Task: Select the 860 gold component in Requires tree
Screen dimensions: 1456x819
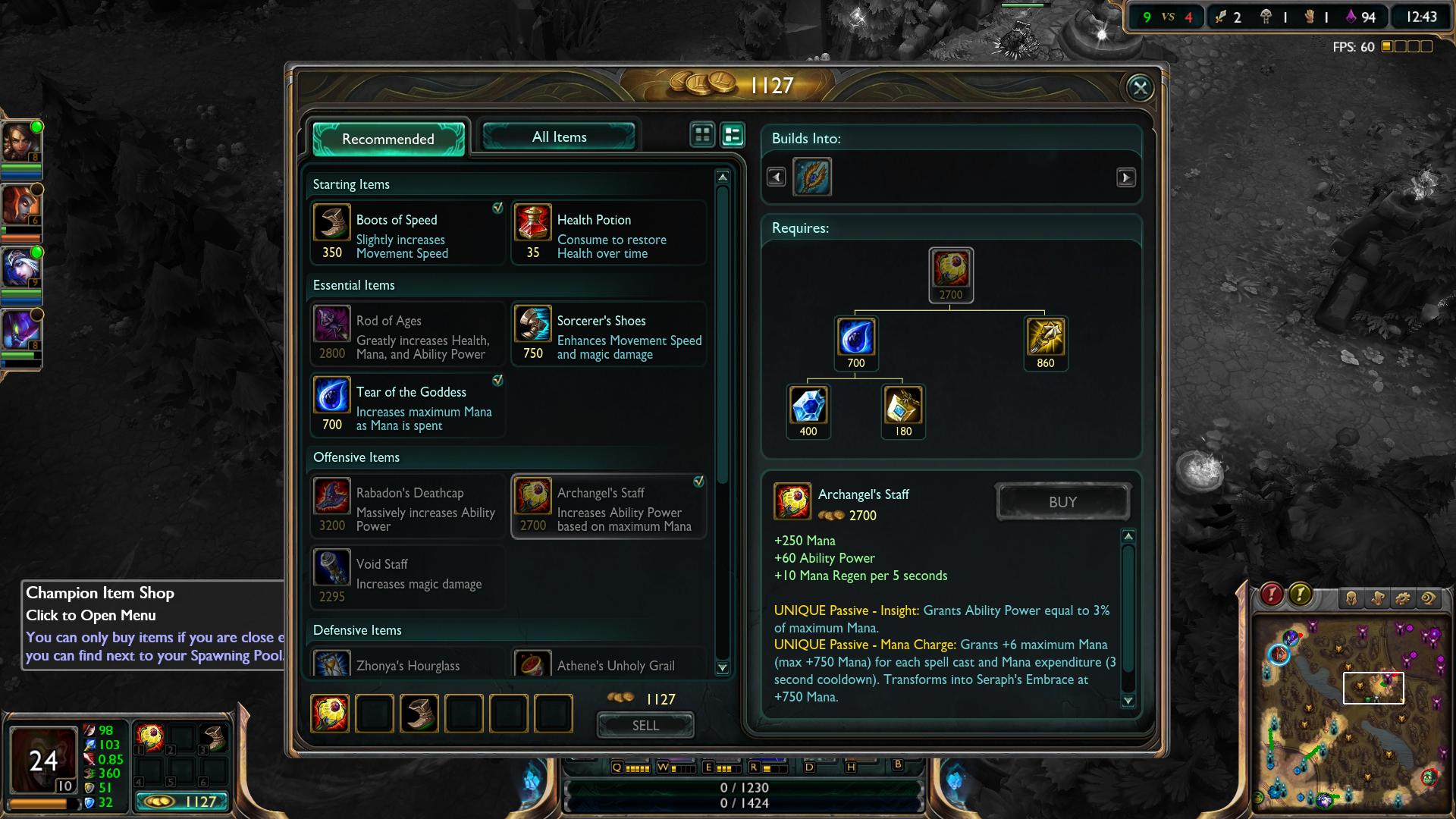Action: pos(1045,337)
